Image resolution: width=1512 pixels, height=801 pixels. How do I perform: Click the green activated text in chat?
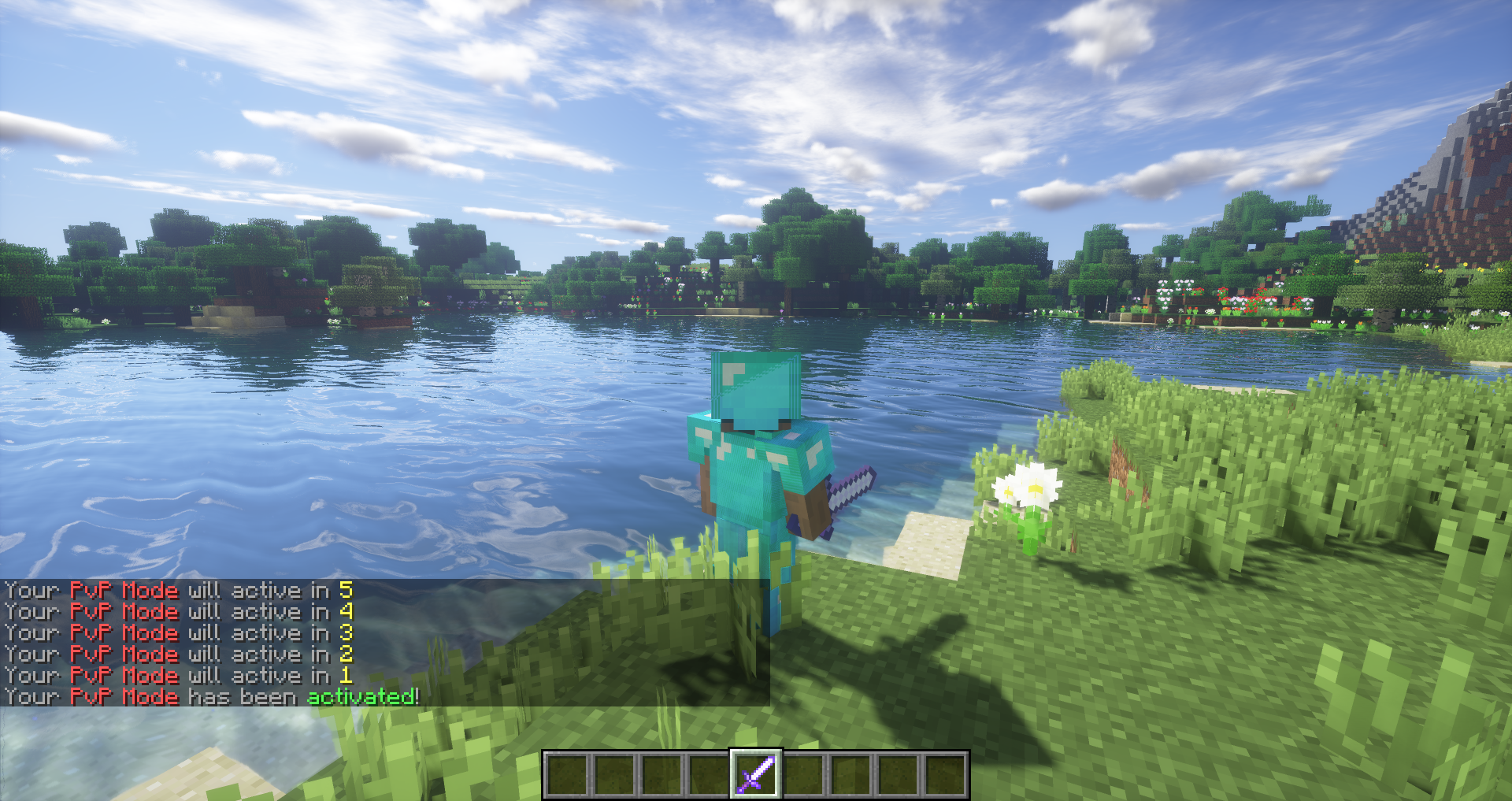362,696
